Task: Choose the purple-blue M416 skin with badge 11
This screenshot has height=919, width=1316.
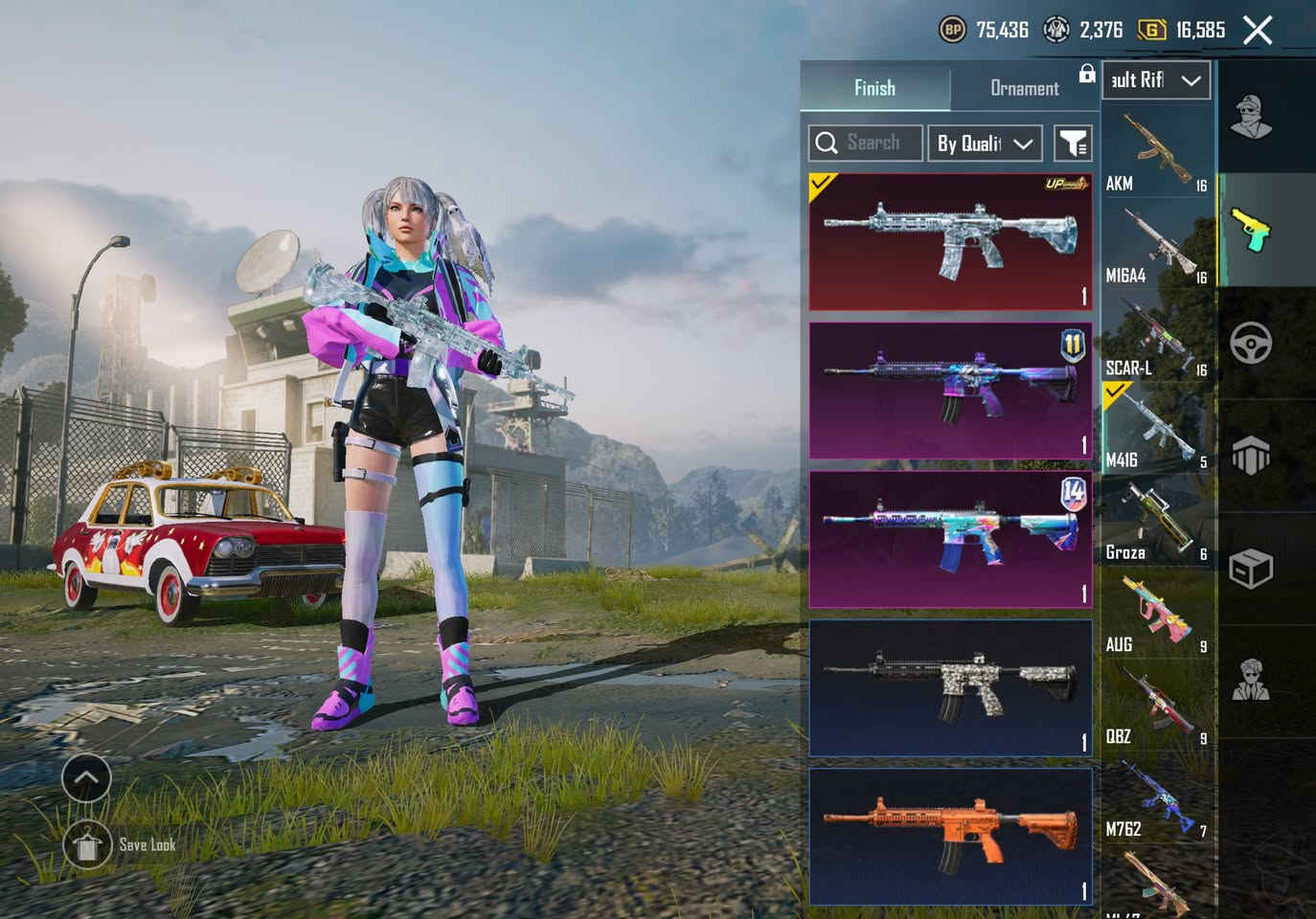Action: (x=950, y=391)
